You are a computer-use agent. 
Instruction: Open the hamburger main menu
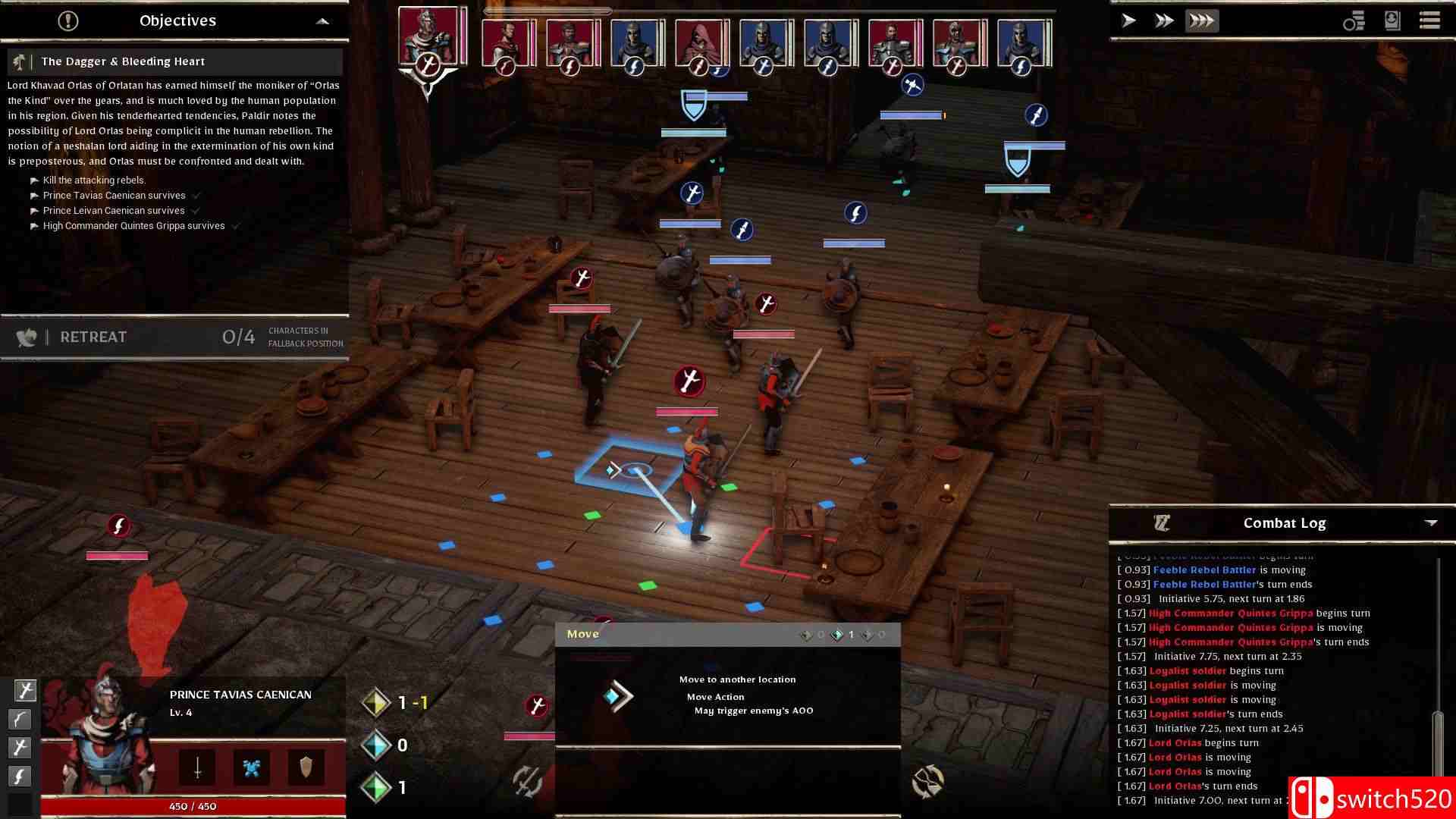1429,20
